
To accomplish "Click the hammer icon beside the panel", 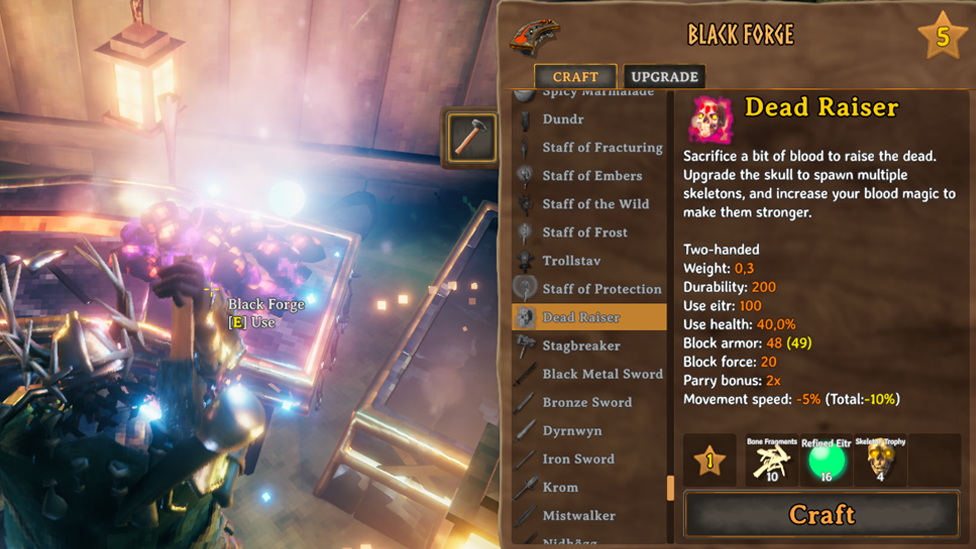I will 470,137.
